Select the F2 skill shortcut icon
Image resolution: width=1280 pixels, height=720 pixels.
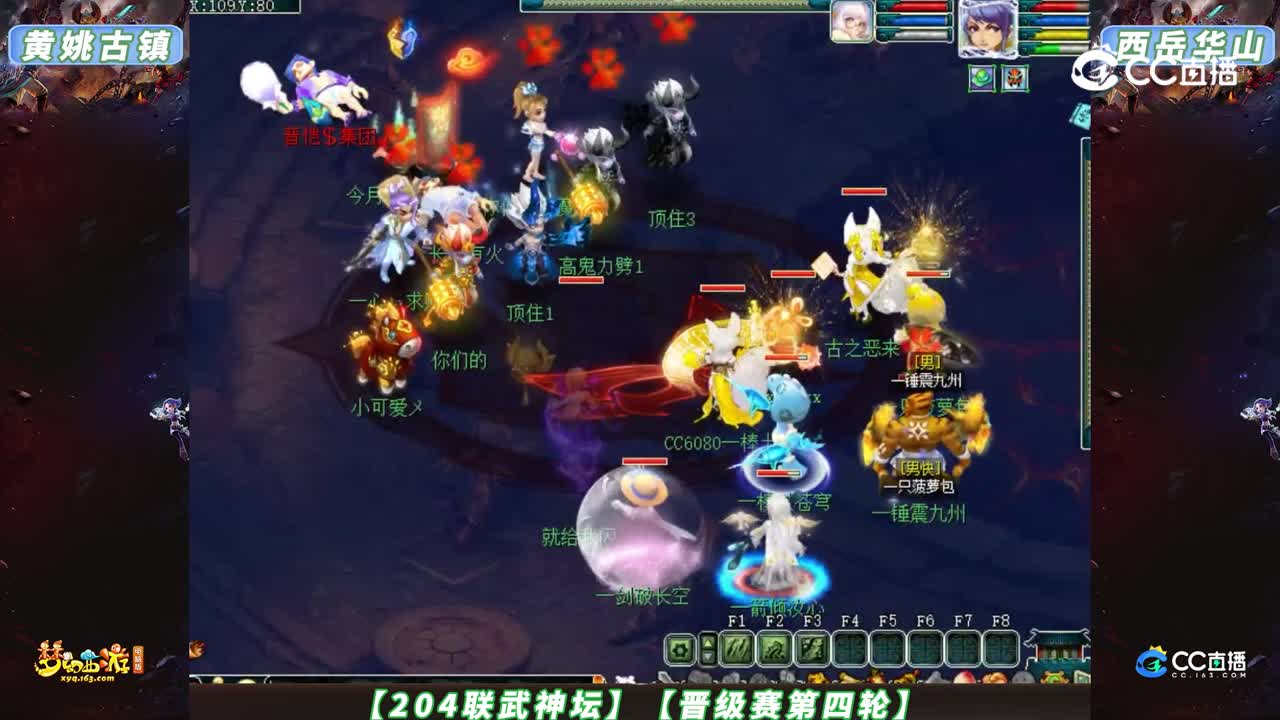777,649
